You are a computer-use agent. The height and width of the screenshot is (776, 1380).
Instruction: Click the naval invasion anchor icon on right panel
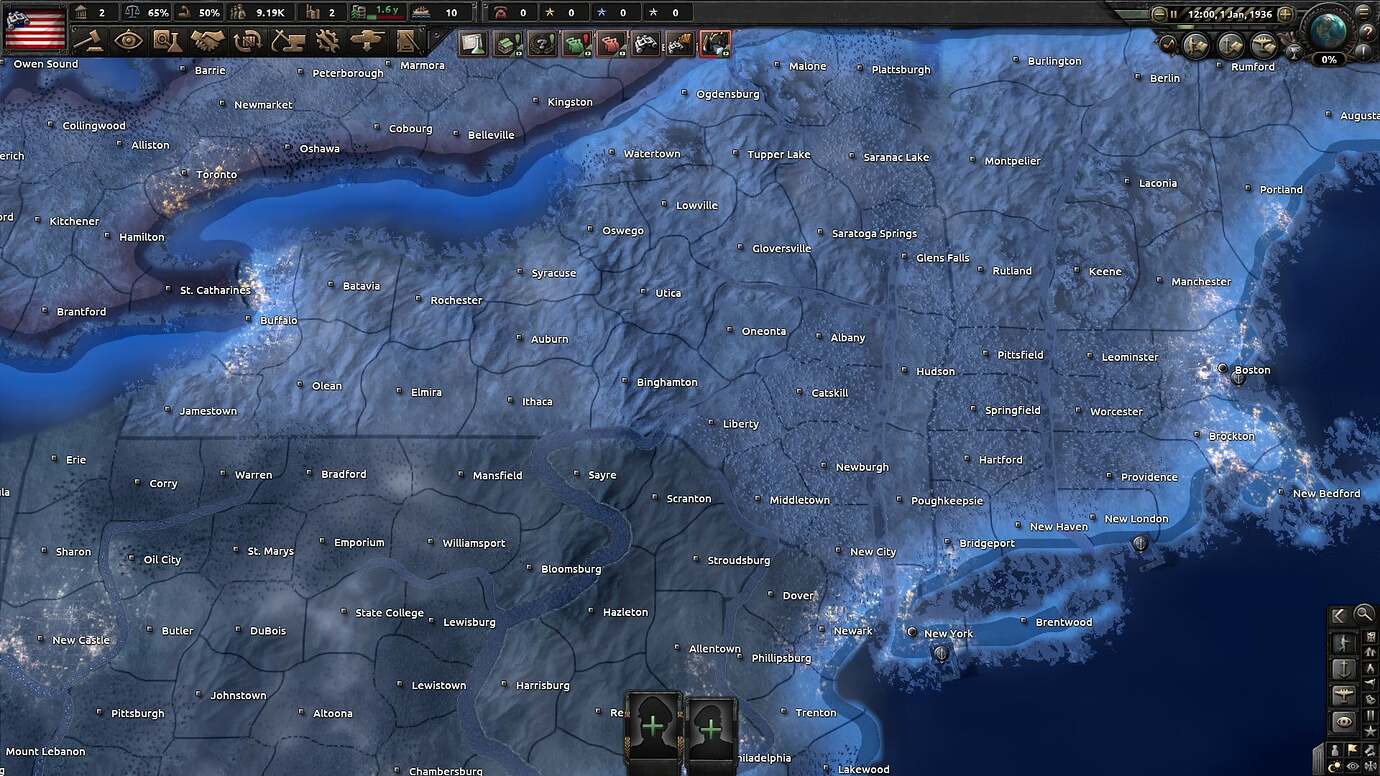1344,667
